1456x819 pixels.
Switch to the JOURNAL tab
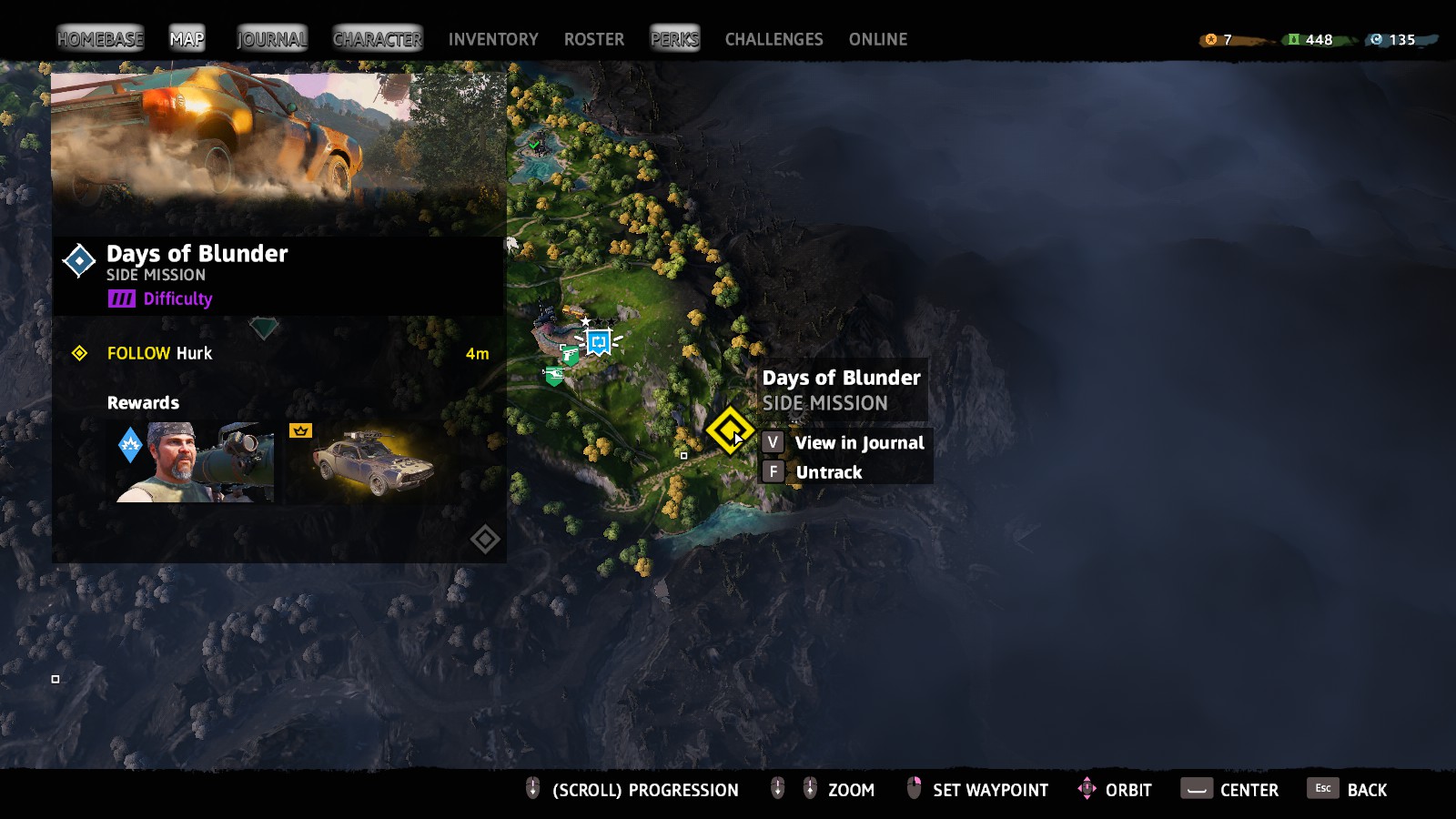point(269,39)
